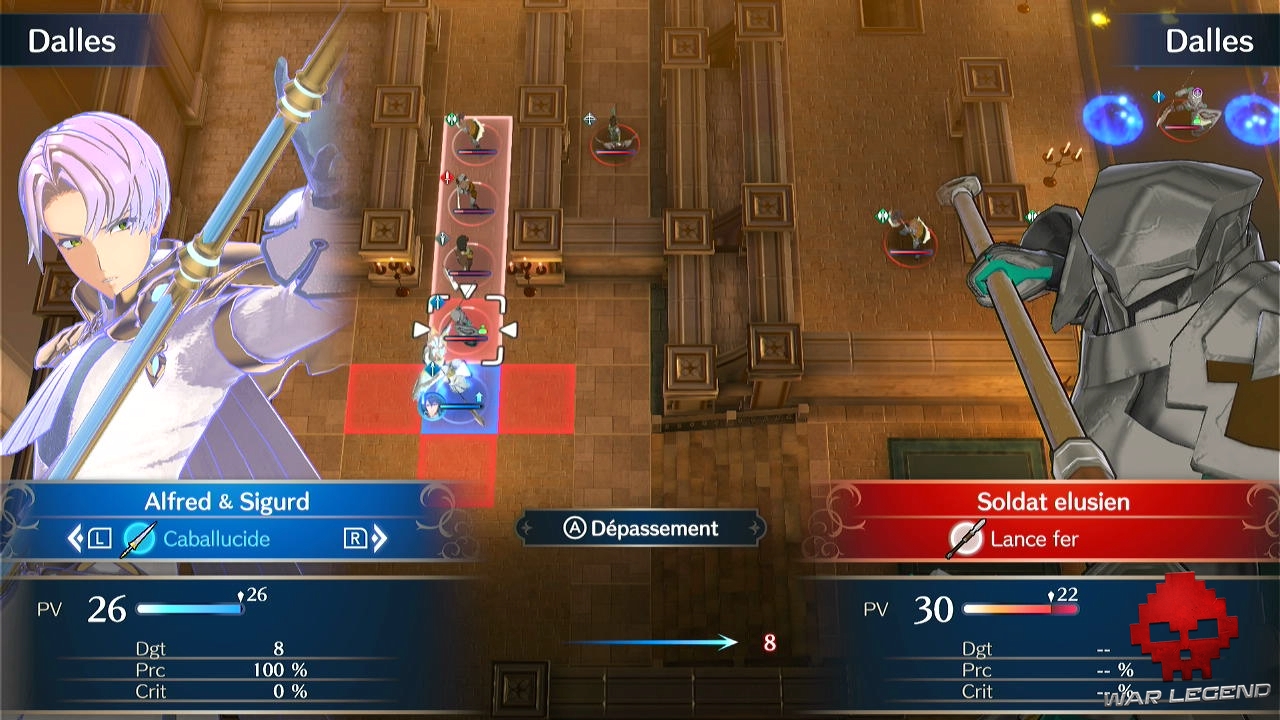Screen dimensions: 1280x720
Task: Select the Dalles terrain label on the left
Action: pos(70,41)
